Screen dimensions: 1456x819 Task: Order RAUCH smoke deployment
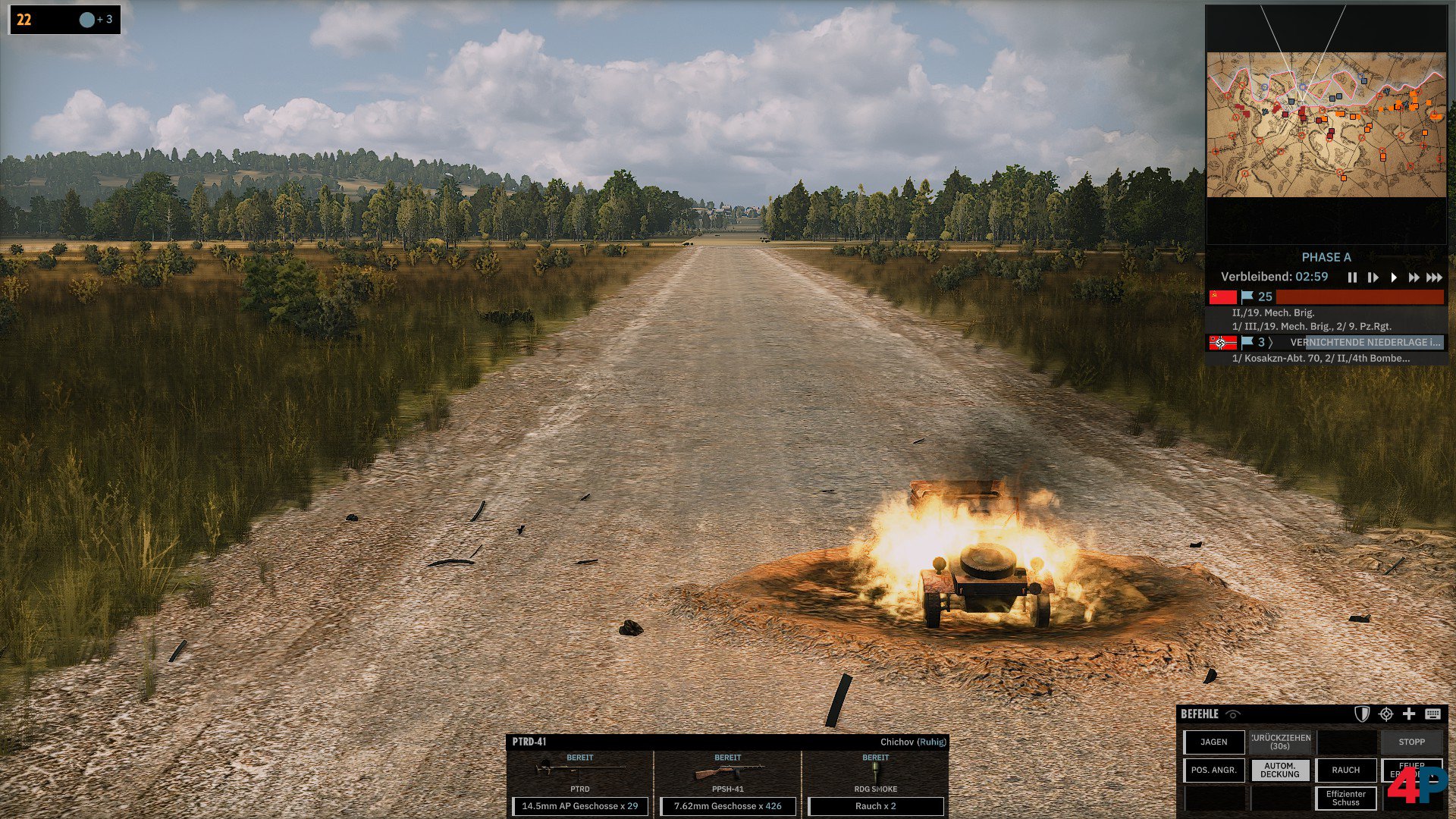[x=1346, y=770]
